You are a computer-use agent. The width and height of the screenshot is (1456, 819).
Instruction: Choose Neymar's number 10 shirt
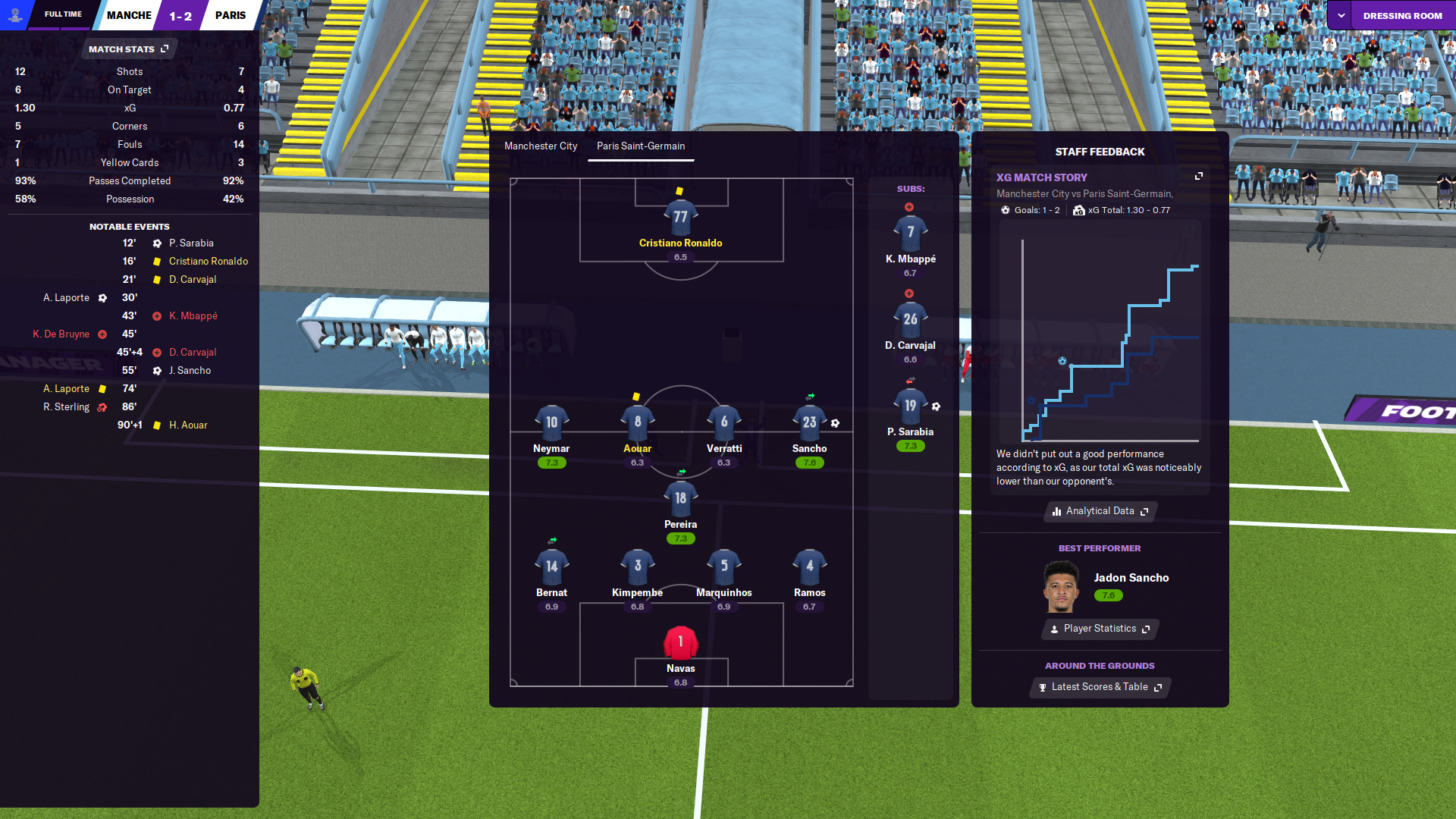tap(551, 422)
